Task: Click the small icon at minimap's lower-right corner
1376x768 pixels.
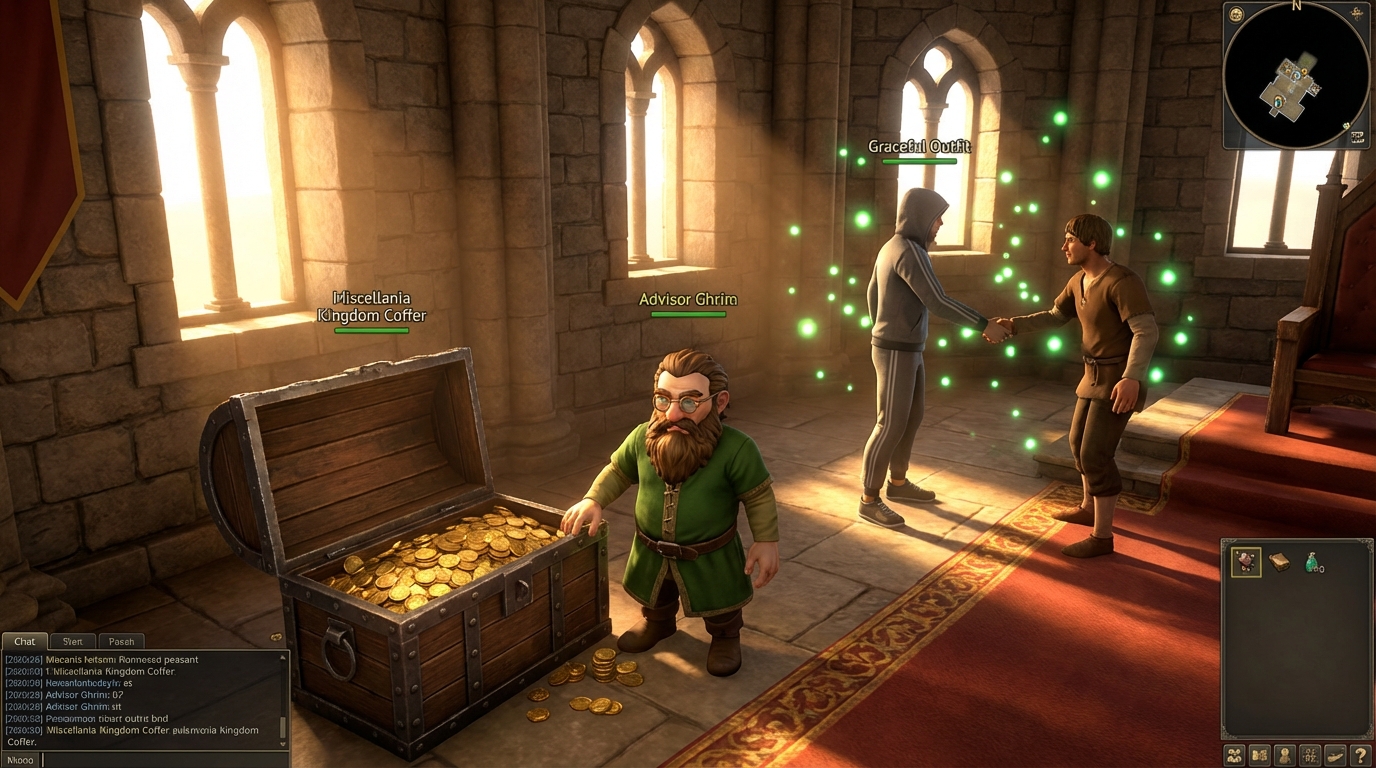Action: (x=1357, y=137)
